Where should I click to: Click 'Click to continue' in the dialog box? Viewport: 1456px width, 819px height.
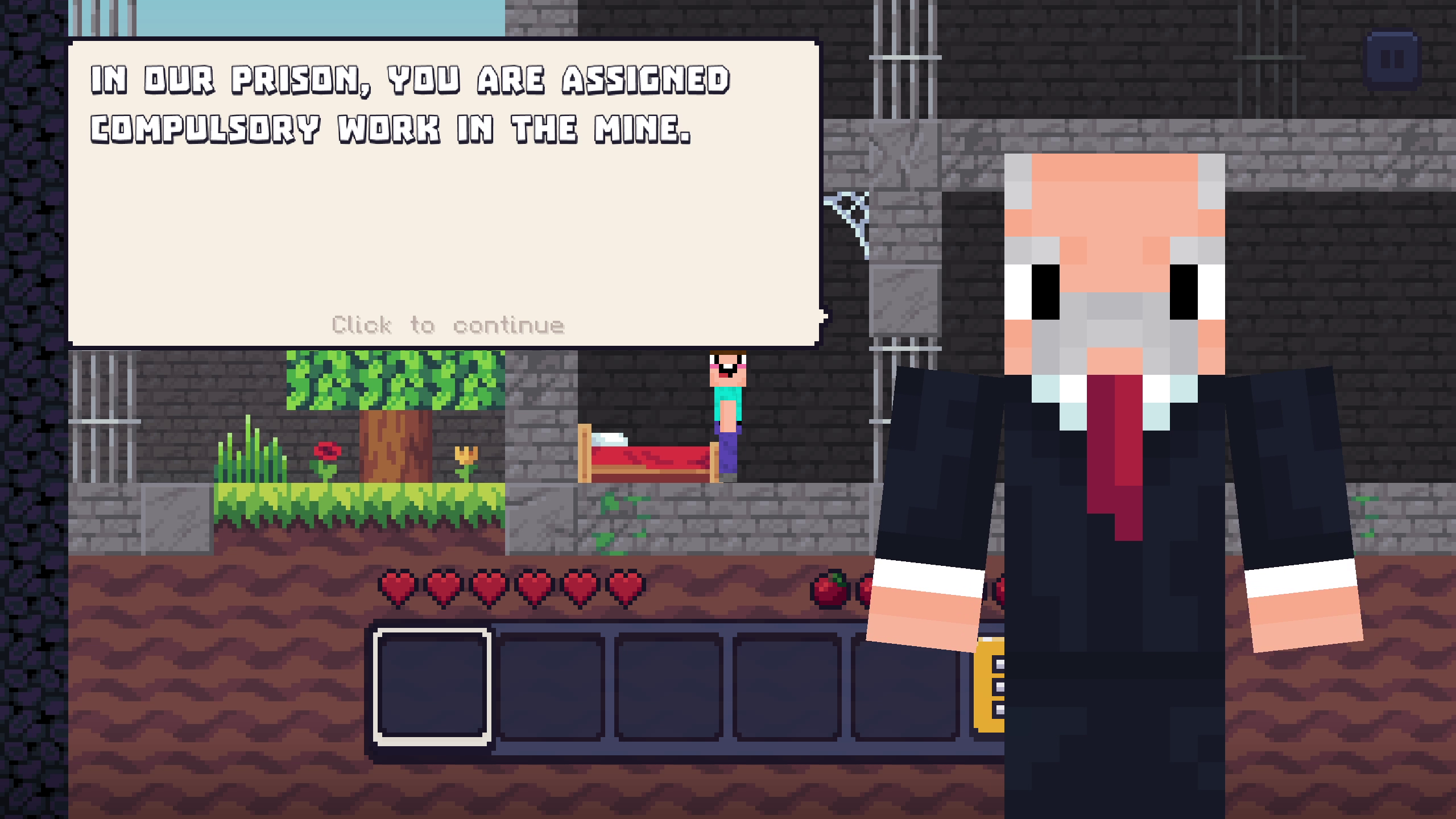pos(448,324)
